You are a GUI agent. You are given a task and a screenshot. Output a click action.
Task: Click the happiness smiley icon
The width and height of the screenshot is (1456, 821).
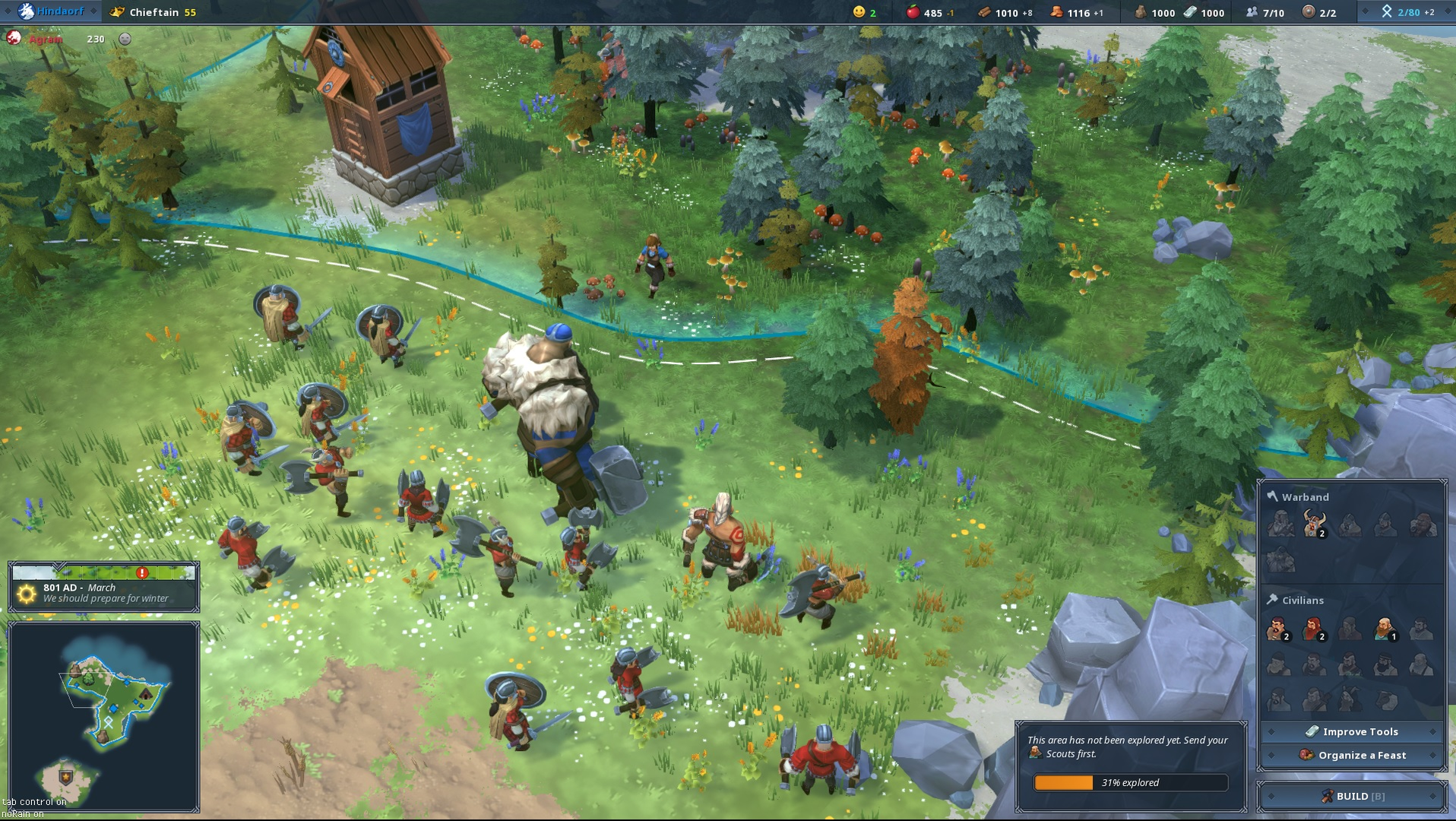tap(859, 12)
